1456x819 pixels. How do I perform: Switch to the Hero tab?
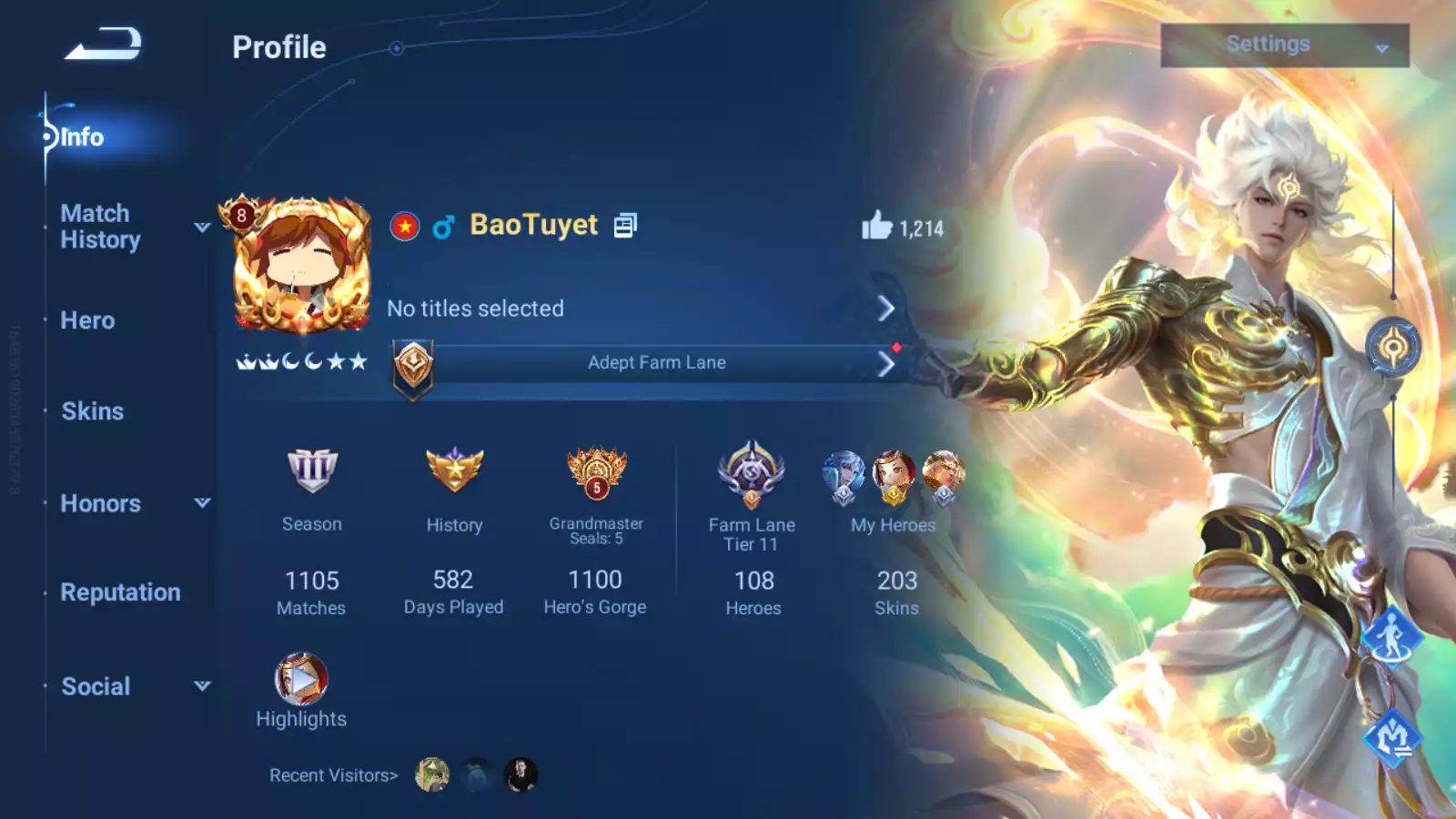87,320
